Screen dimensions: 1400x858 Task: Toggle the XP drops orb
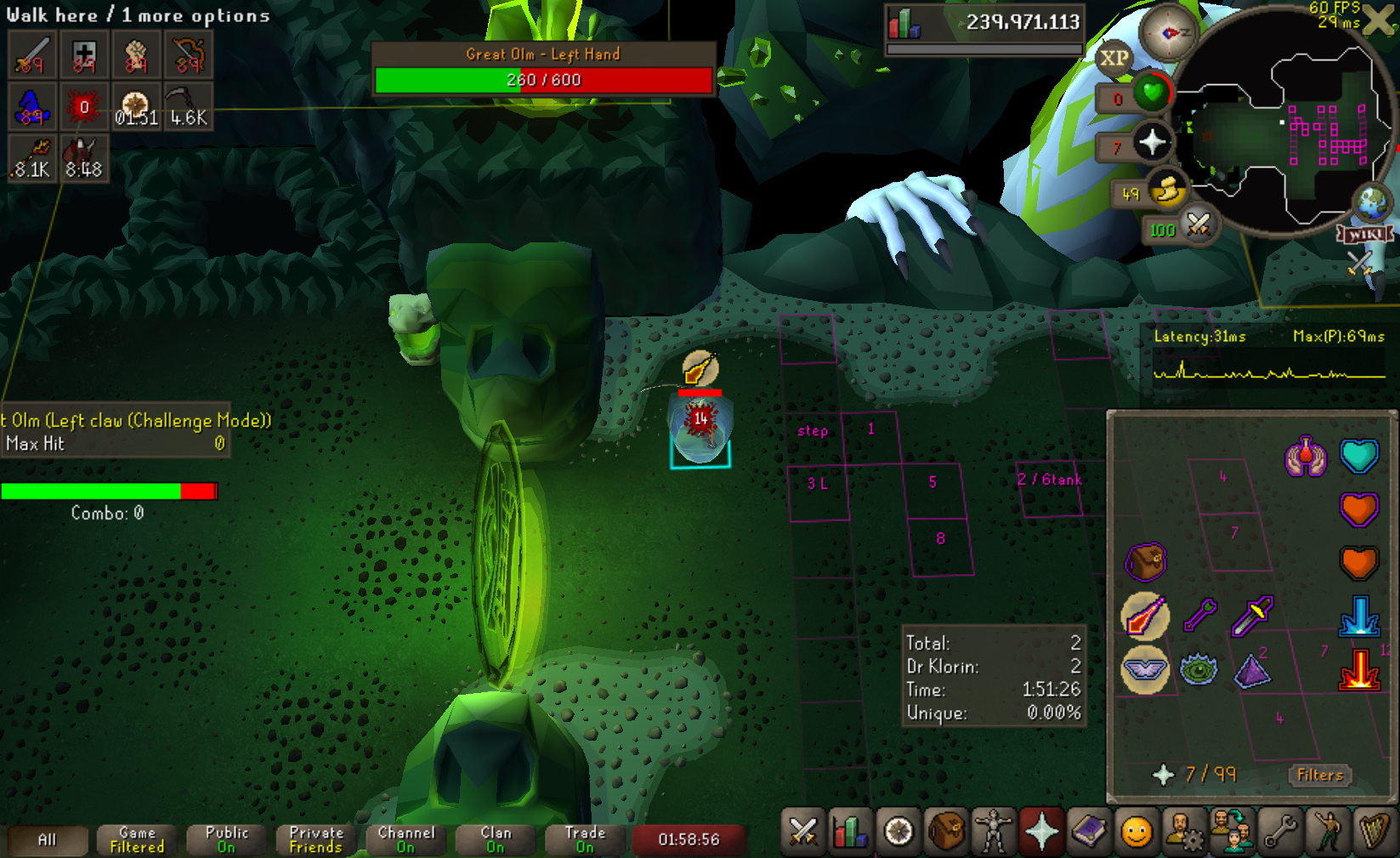(x=1114, y=59)
